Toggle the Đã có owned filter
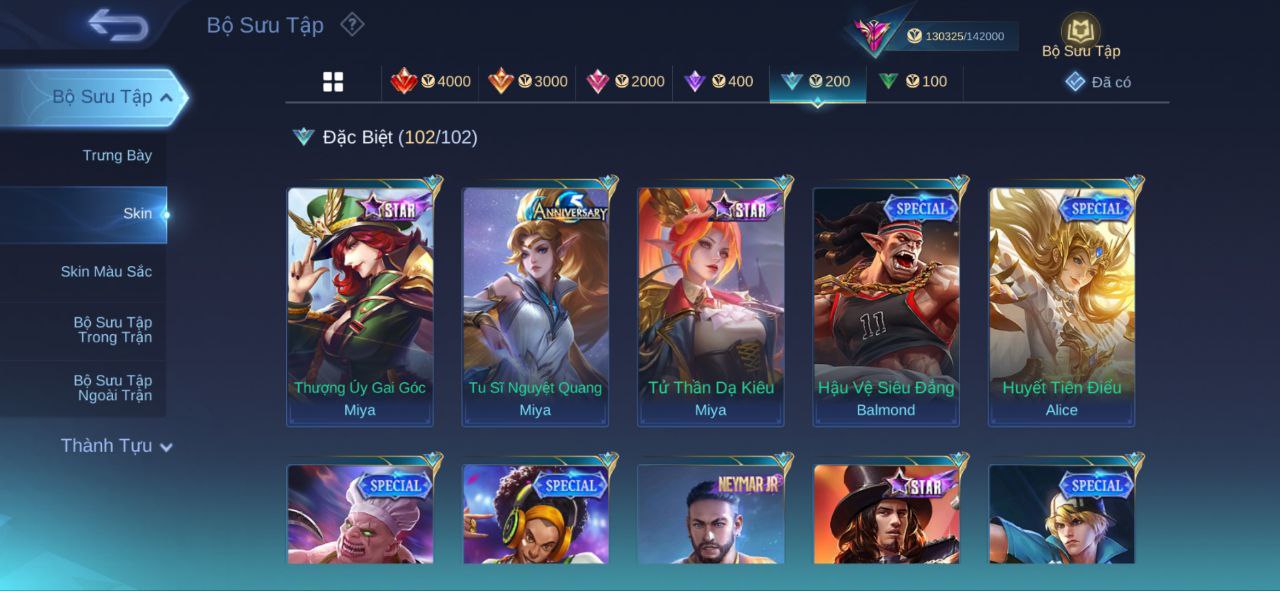The image size is (1280, 591). (x=1098, y=82)
